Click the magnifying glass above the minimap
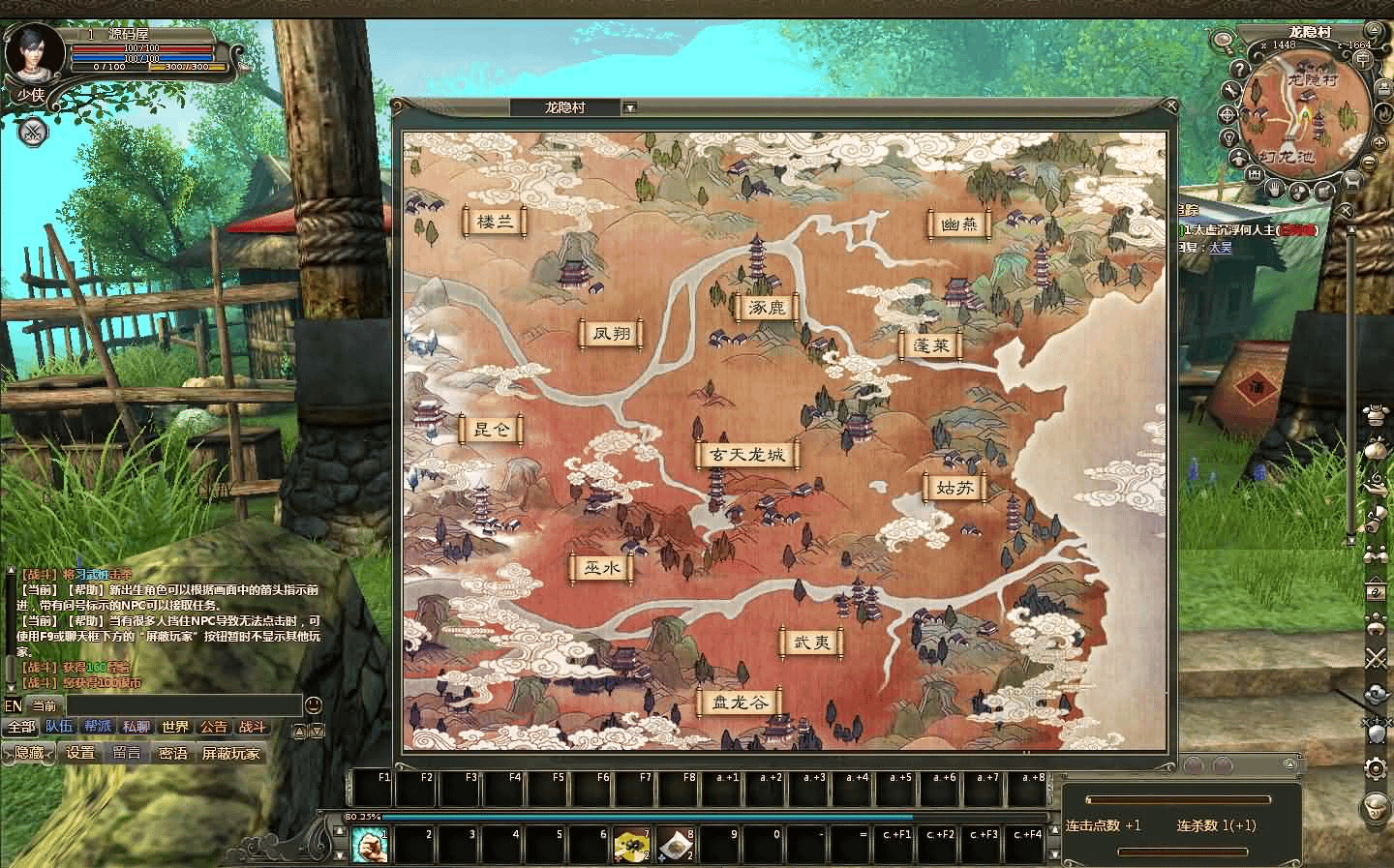Screen dimensions: 1394x868 (1224, 42)
